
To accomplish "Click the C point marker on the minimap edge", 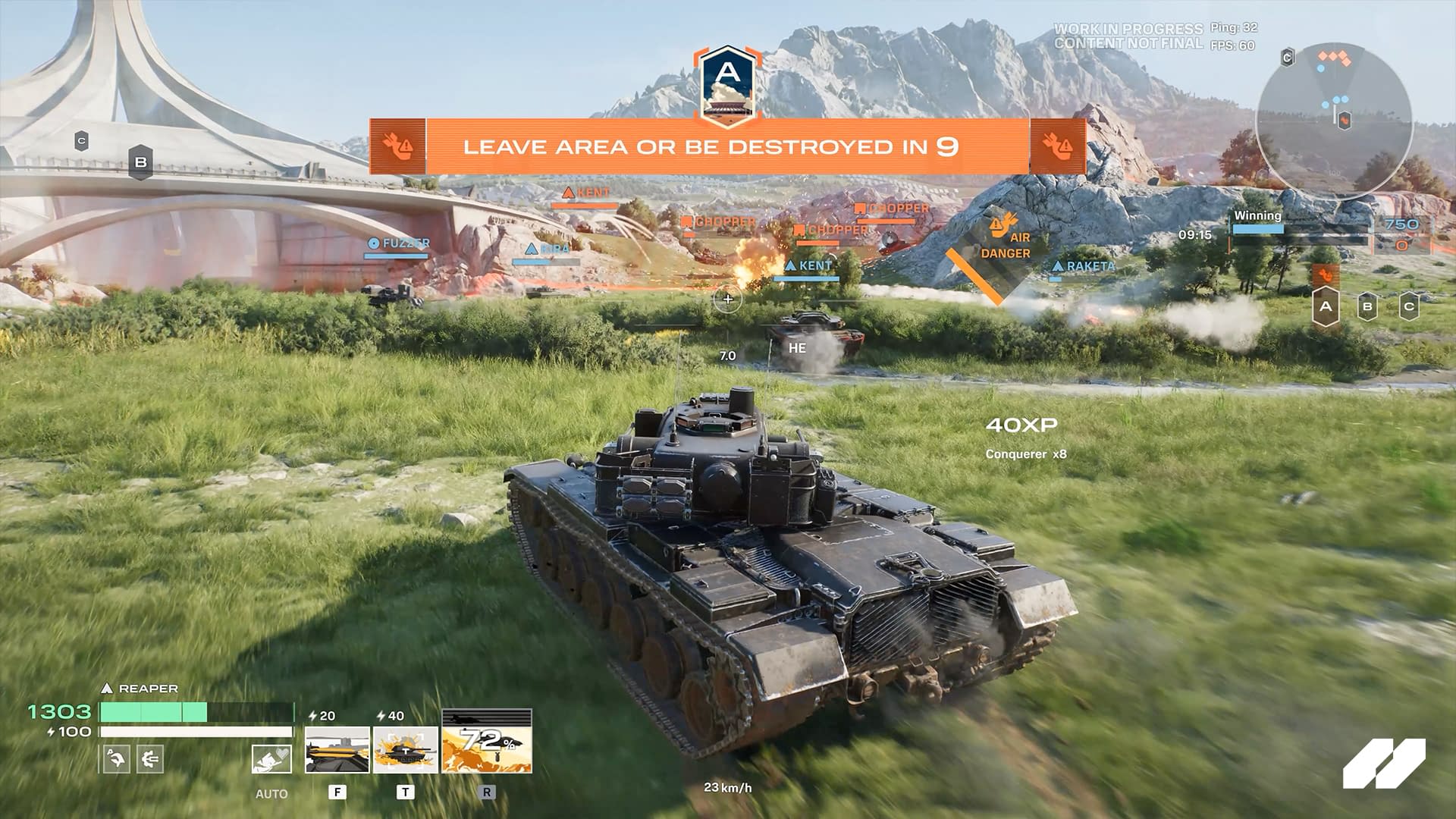I will pos(1287,58).
